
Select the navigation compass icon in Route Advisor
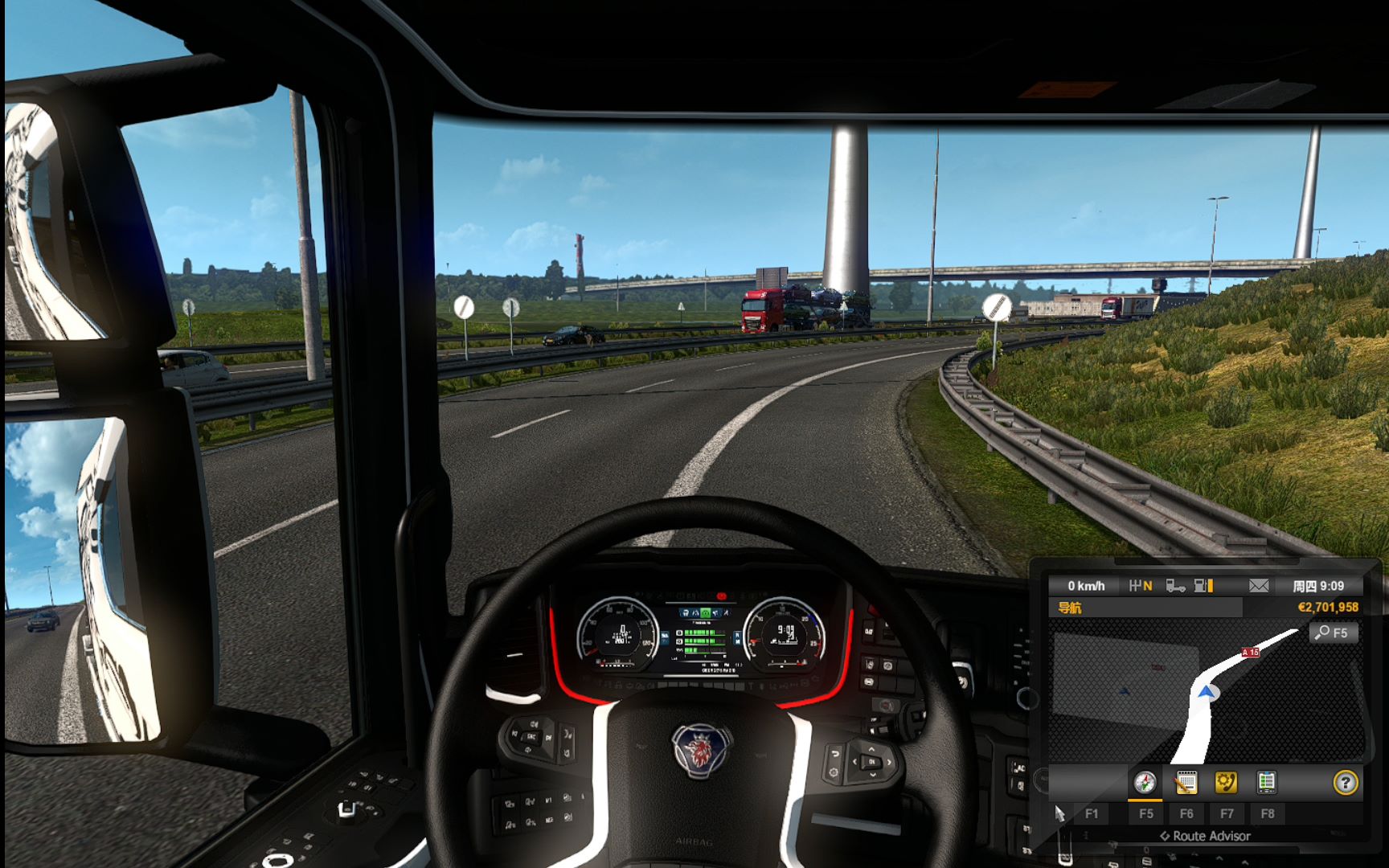click(1145, 781)
